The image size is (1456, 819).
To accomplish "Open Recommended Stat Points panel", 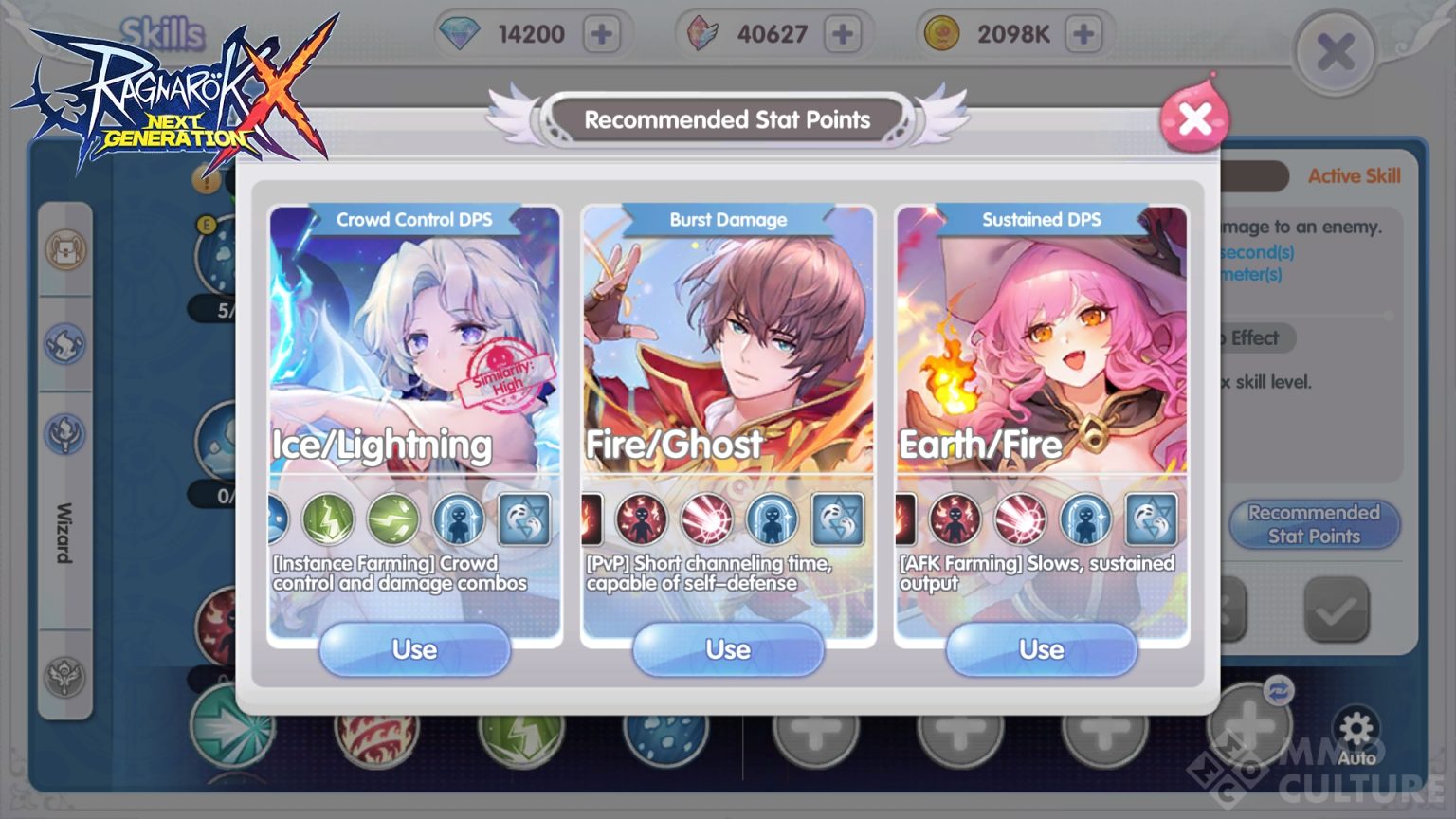I will [1314, 524].
